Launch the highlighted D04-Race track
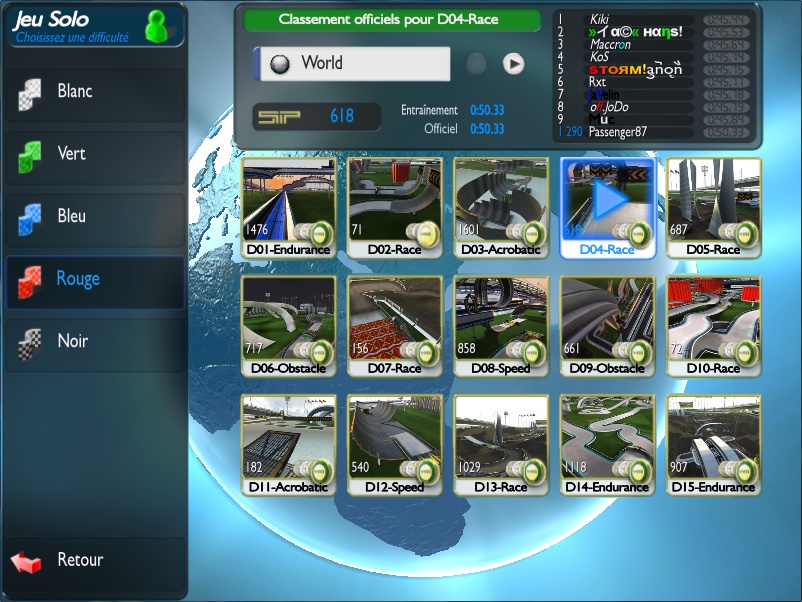The image size is (802, 602). coord(608,207)
